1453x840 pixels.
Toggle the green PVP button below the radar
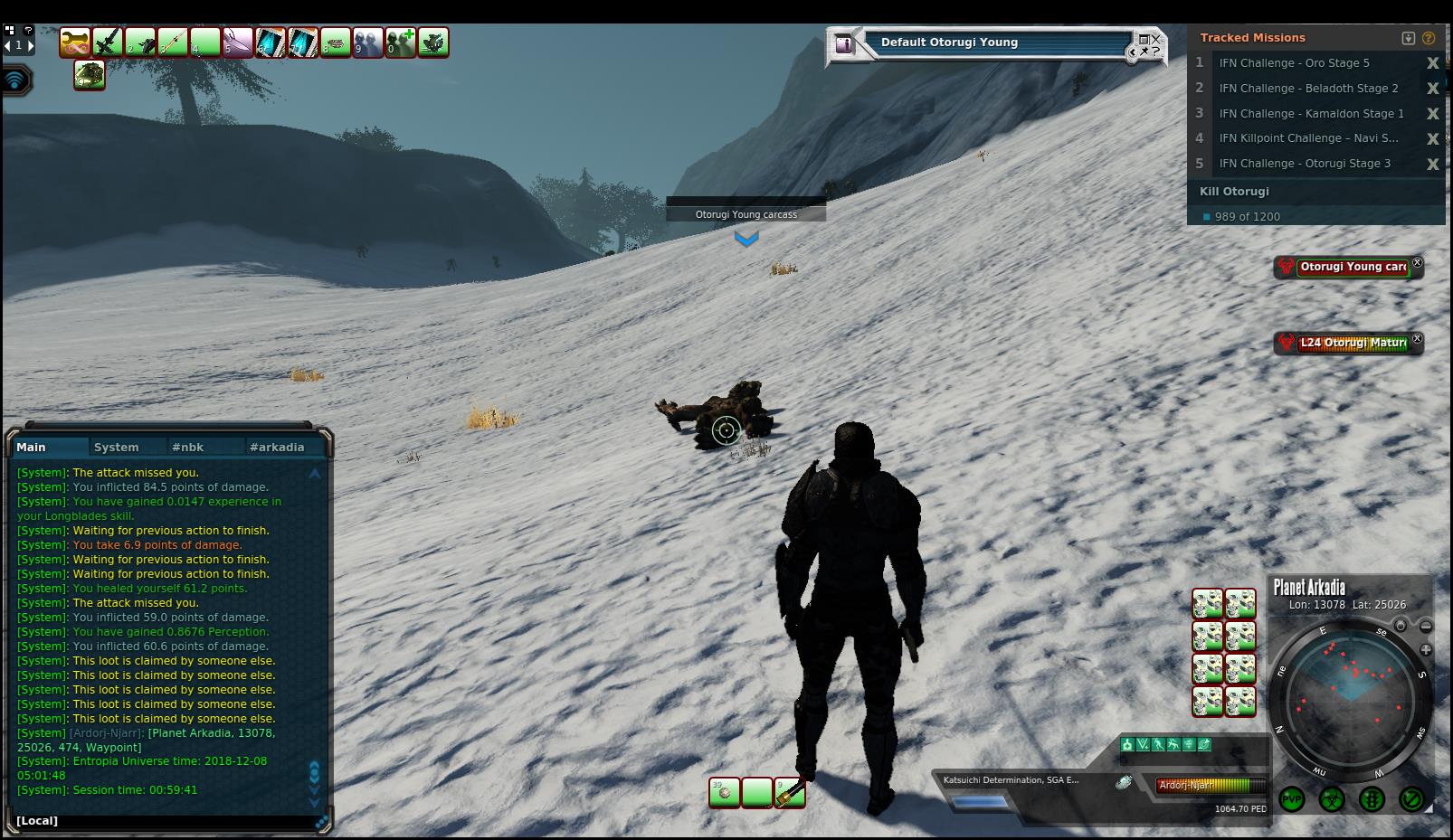[x=1292, y=799]
